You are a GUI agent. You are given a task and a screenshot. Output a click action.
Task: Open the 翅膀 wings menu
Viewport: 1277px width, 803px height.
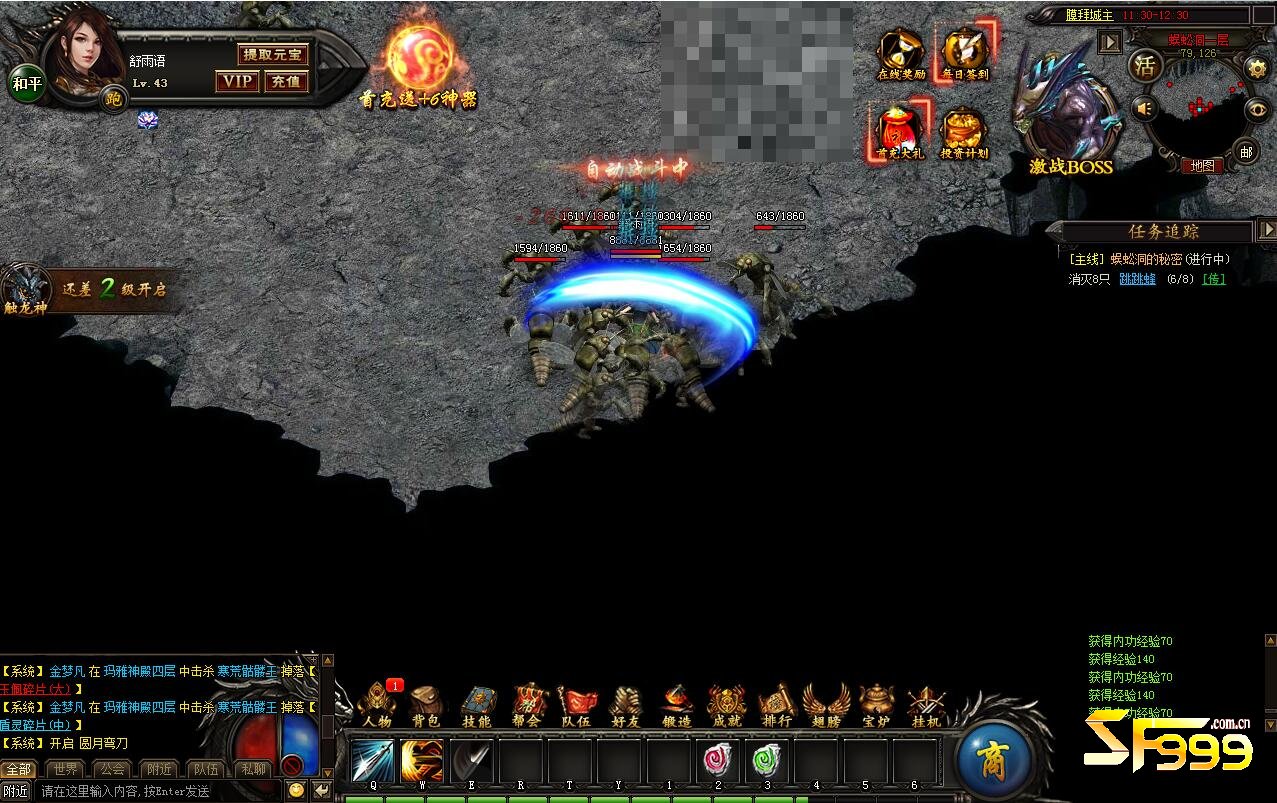(x=826, y=704)
